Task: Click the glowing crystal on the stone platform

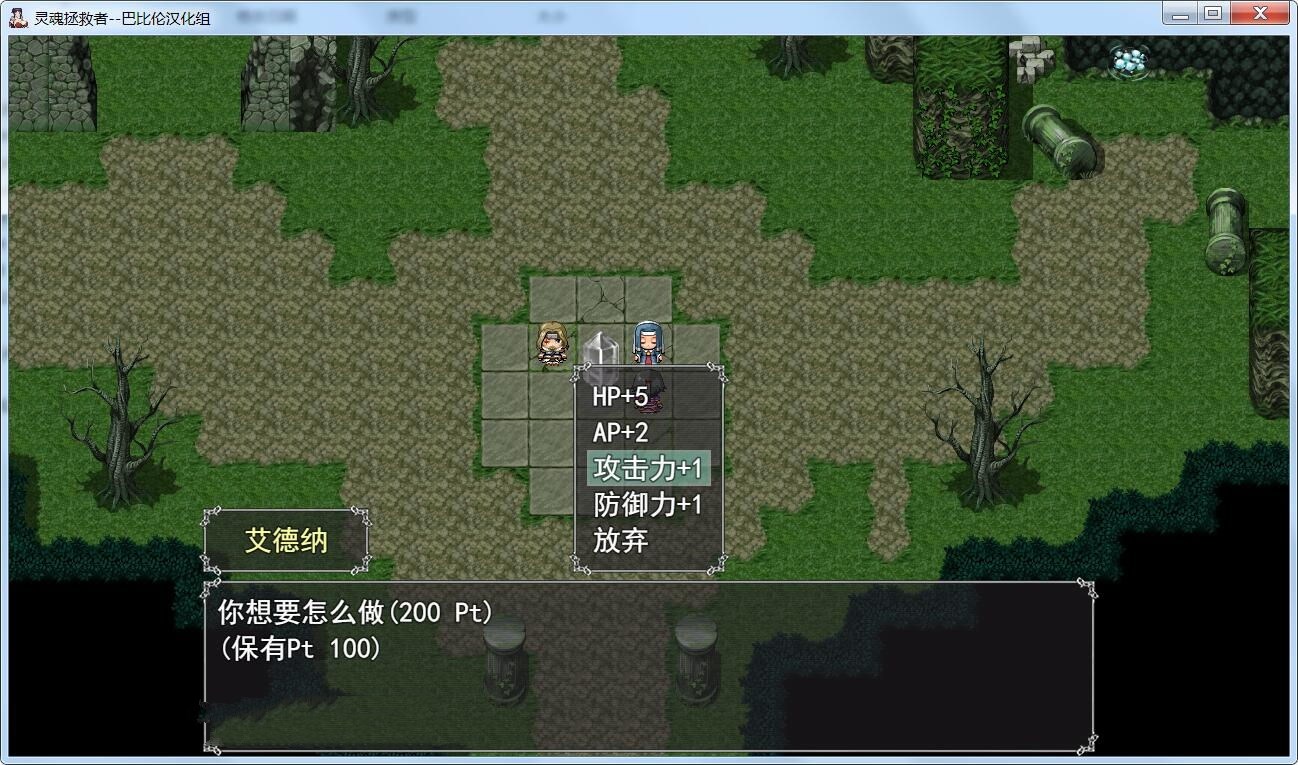Action: pyautogui.click(x=598, y=347)
